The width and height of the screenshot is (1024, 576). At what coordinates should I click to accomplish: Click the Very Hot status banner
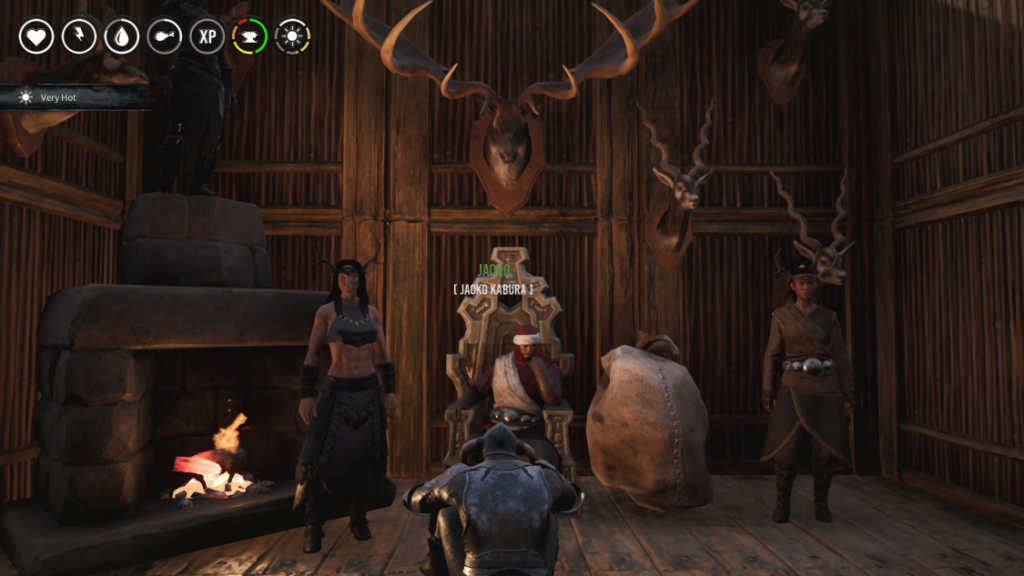click(x=75, y=97)
